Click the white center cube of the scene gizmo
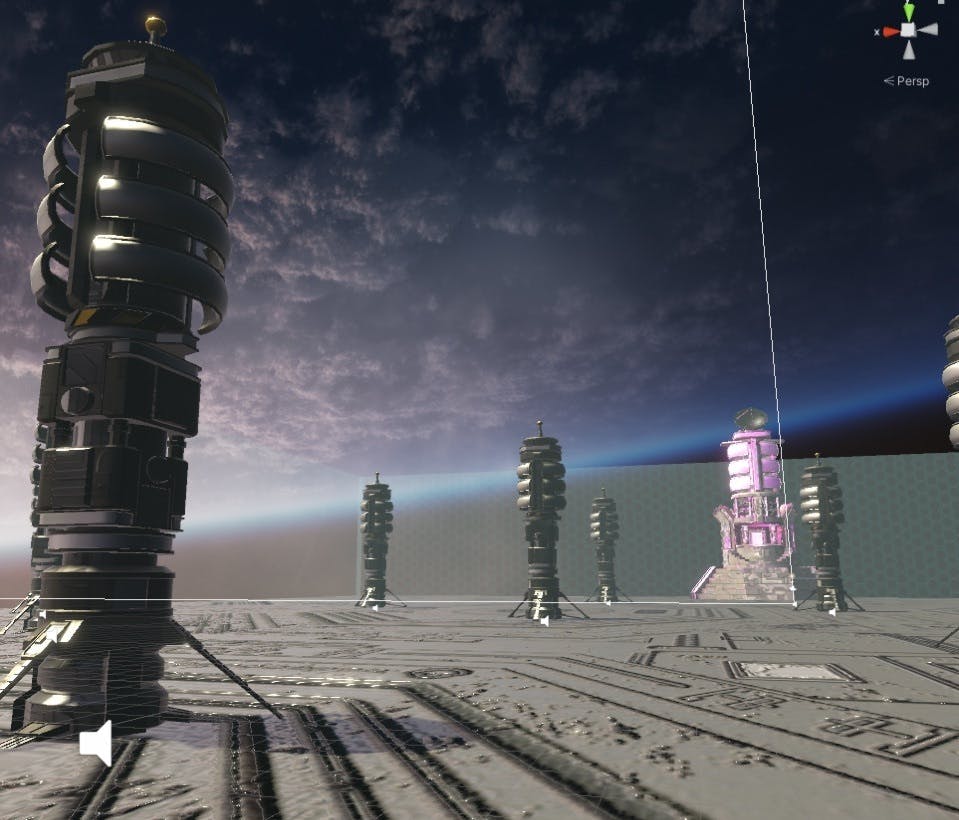959x820 pixels. (908, 30)
